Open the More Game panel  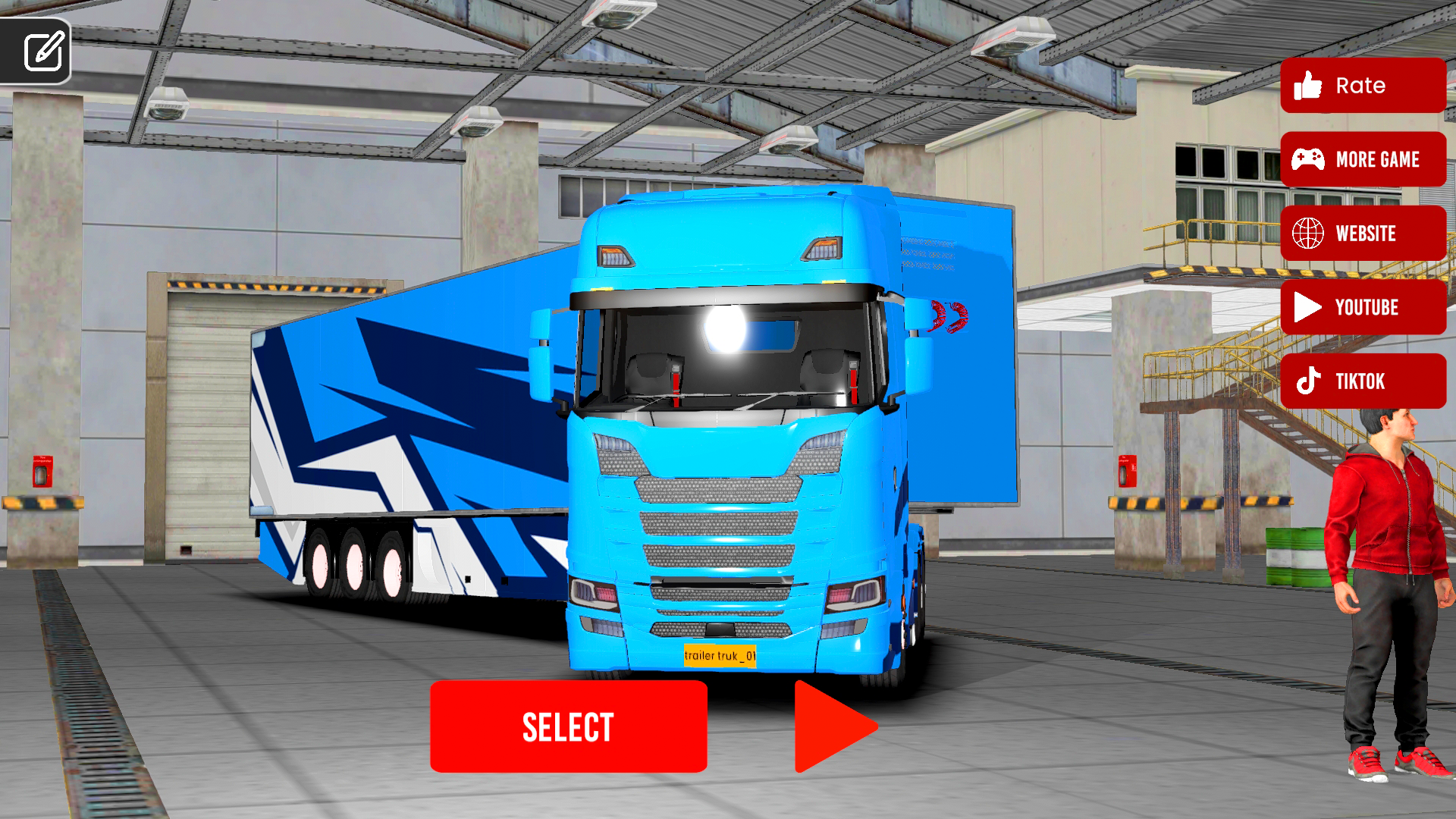[x=1362, y=160]
